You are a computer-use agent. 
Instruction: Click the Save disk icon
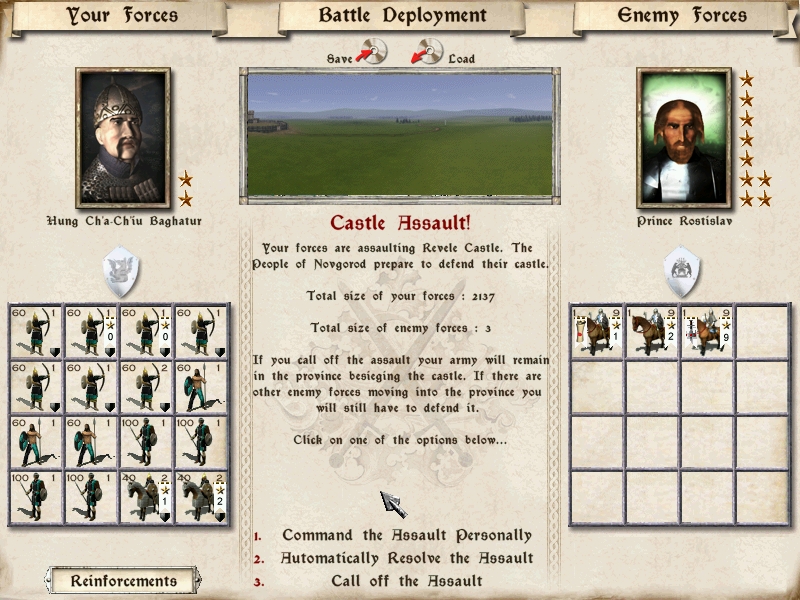(373, 51)
